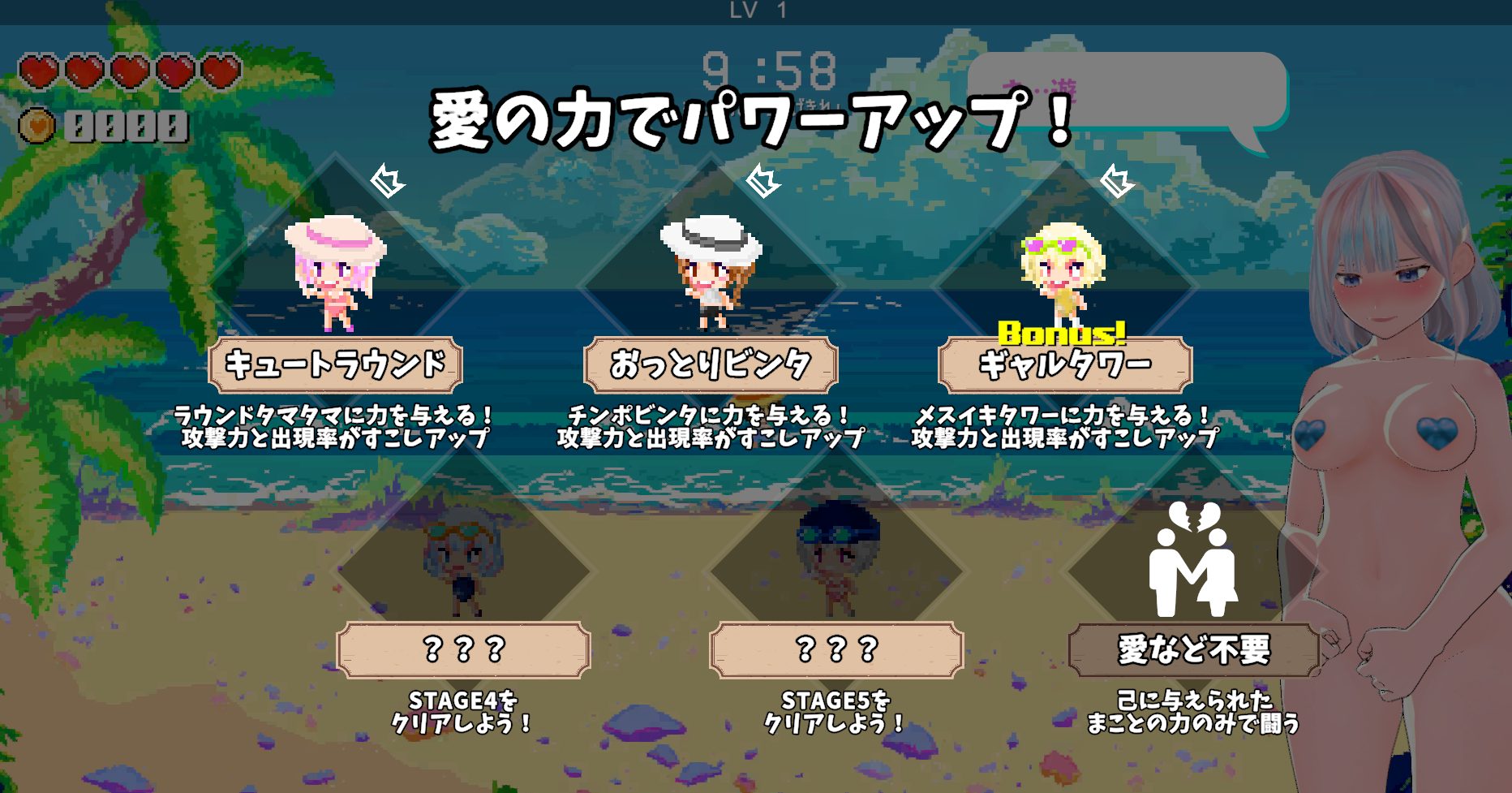Click the locked ??? card for STAGE4
Image resolution: width=1512 pixels, height=793 pixels.
pyautogui.click(x=463, y=649)
